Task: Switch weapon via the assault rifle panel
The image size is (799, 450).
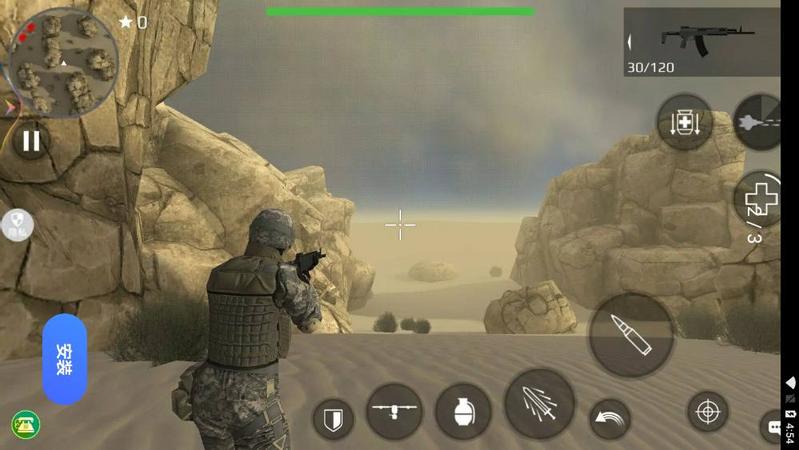Action: click(x=701, y=42)
